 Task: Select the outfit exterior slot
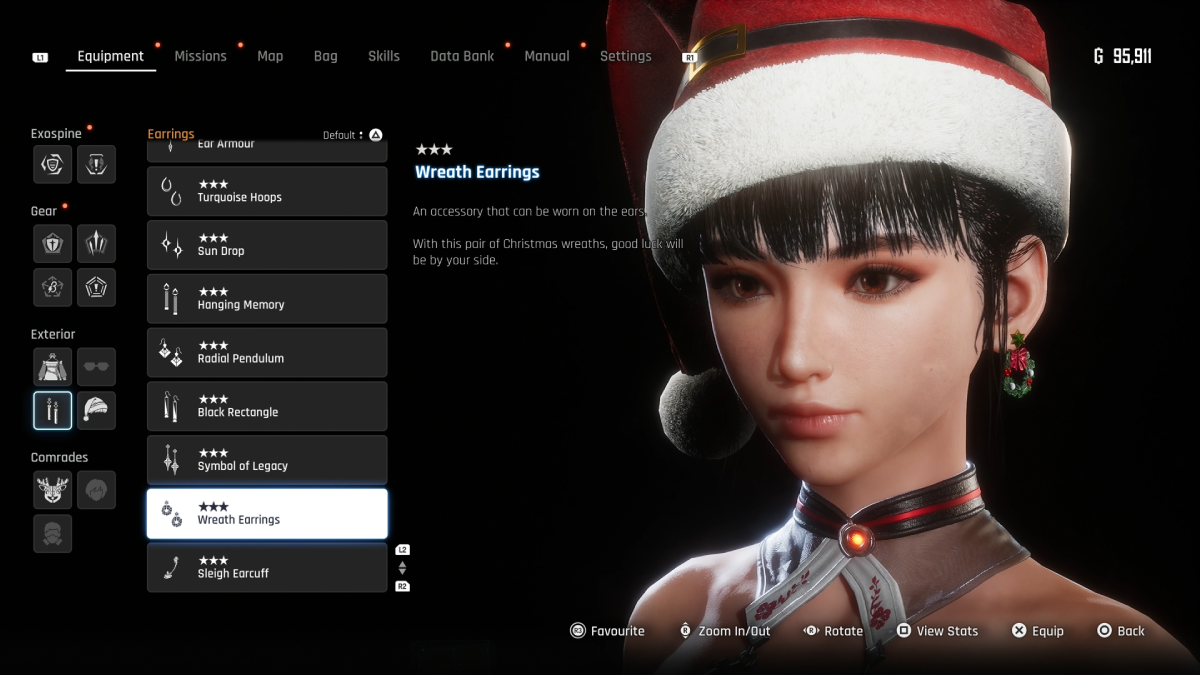click(x=52, y=367)
